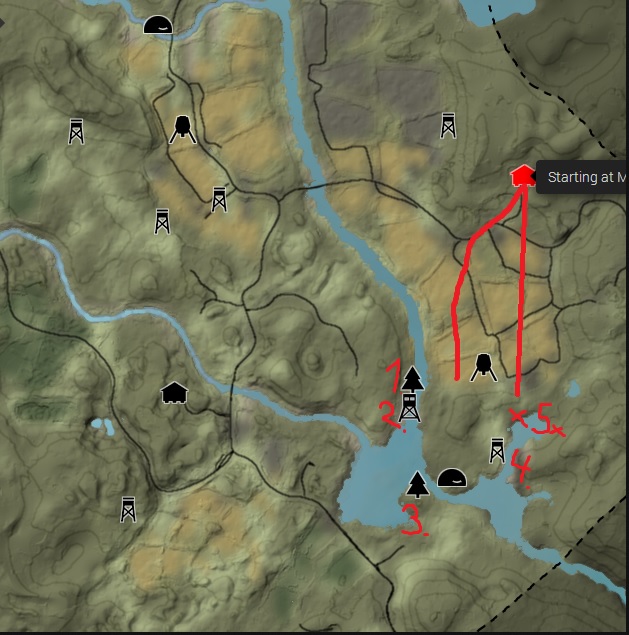This screenshot has width=629, height=635.
Task: Select the red house starting-location marker
Action: pyautogui.click(x=521, y=176)
